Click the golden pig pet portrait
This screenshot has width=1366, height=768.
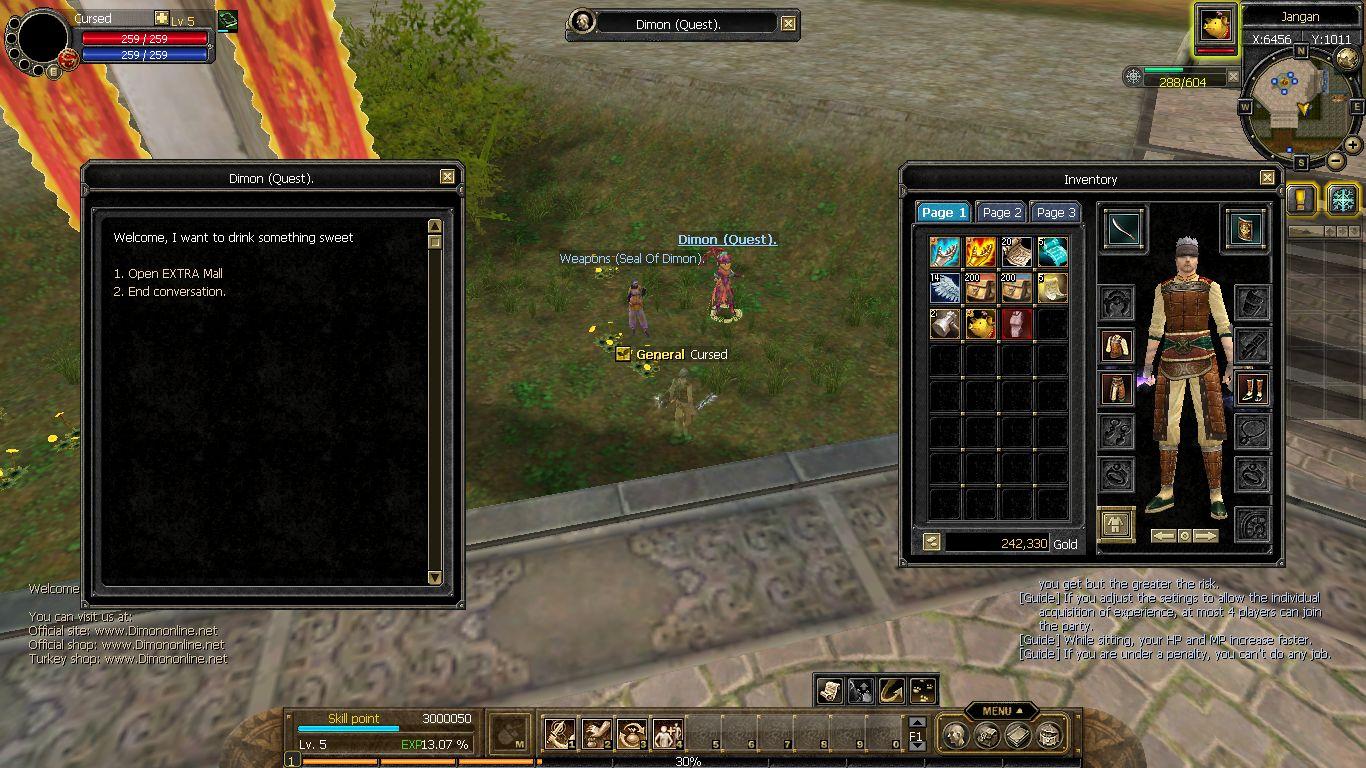[x=1216, y=27]
